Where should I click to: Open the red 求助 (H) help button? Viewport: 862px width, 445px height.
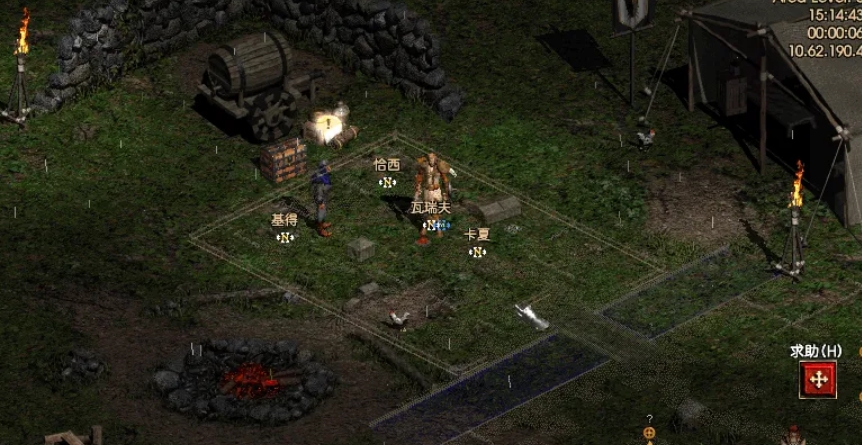[x=818, y=379]
